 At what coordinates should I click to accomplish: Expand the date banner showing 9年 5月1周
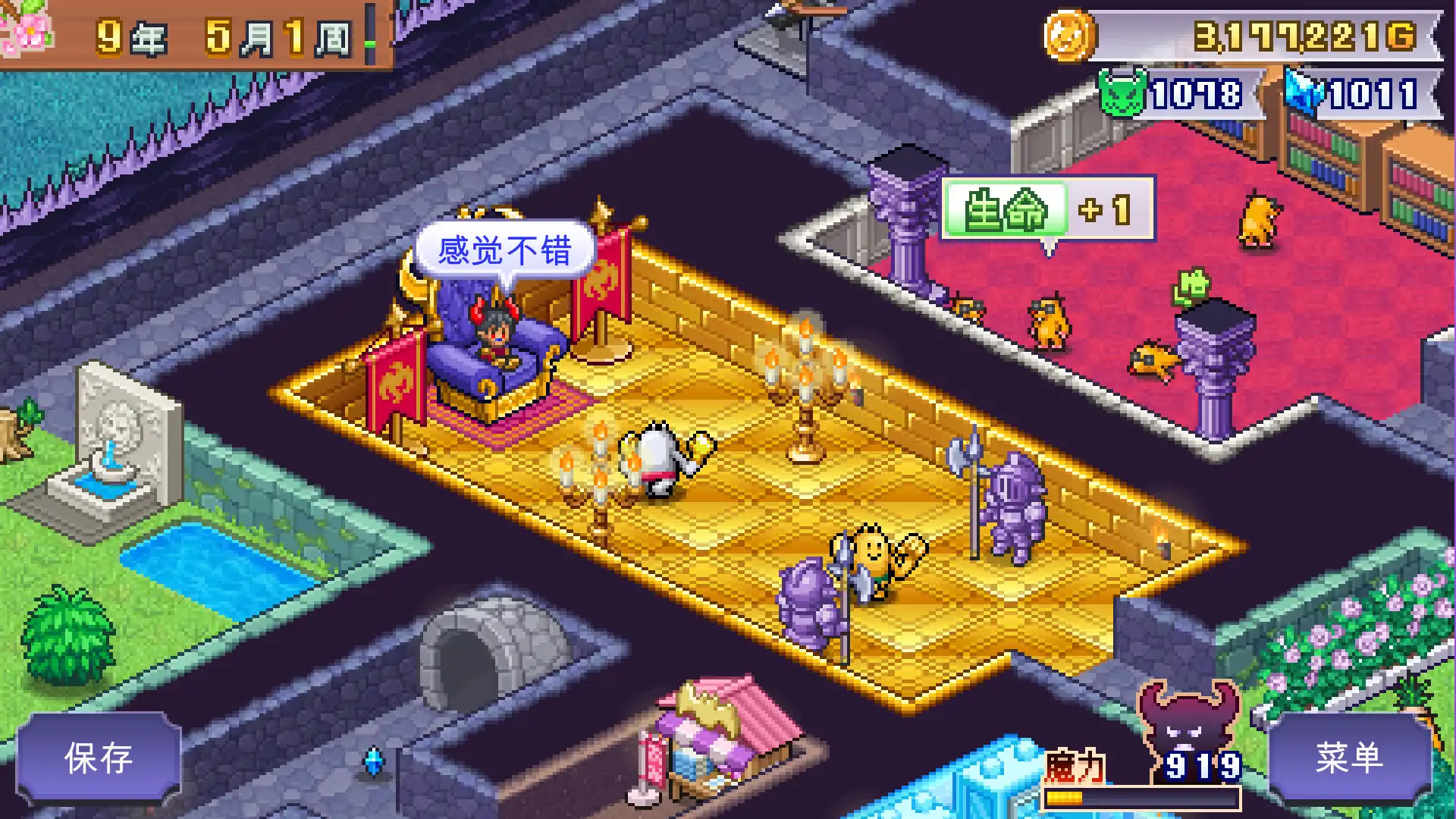click(x=220, y=34)
